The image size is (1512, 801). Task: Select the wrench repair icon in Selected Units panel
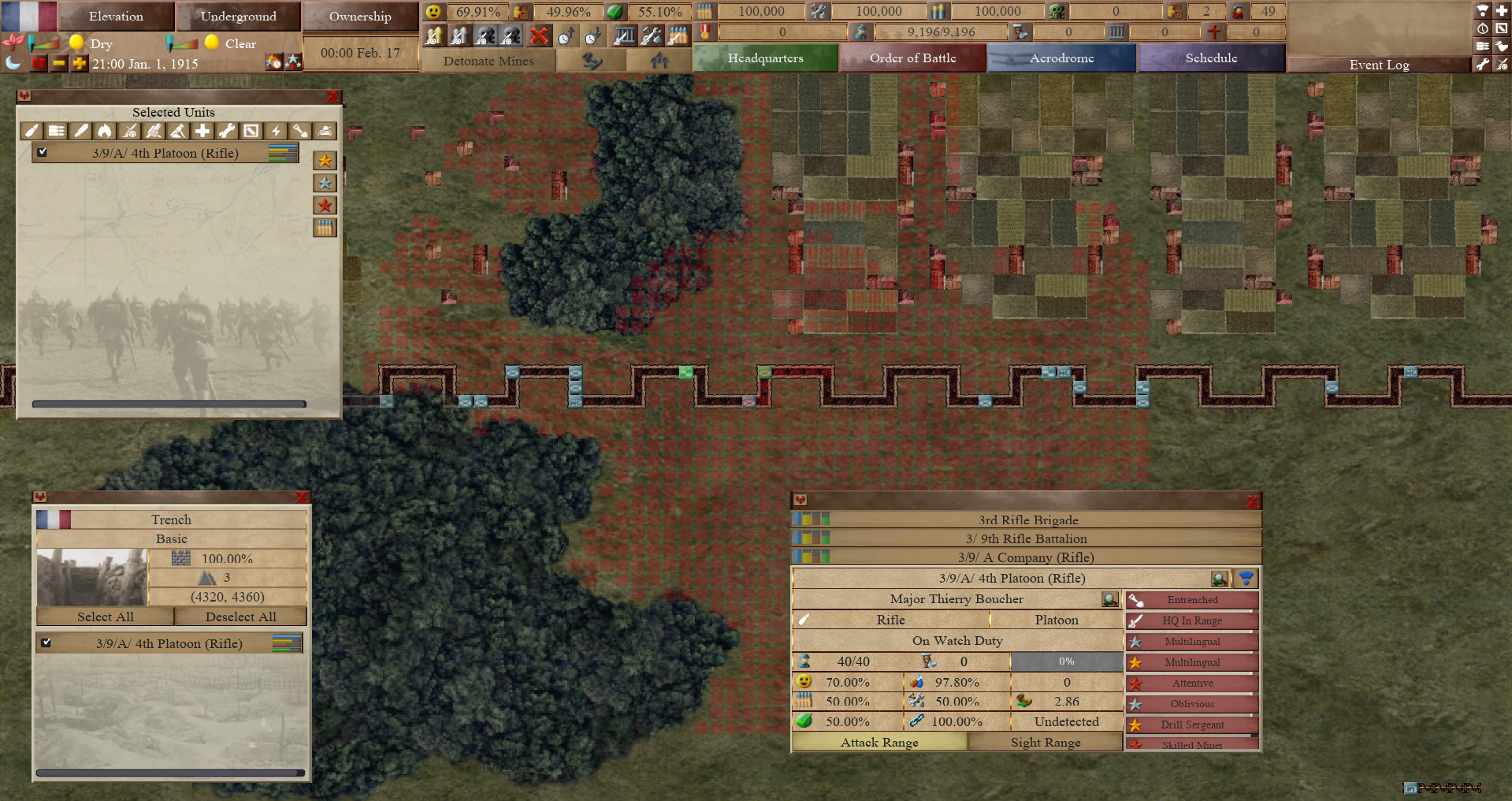click(x=227, y=131)
